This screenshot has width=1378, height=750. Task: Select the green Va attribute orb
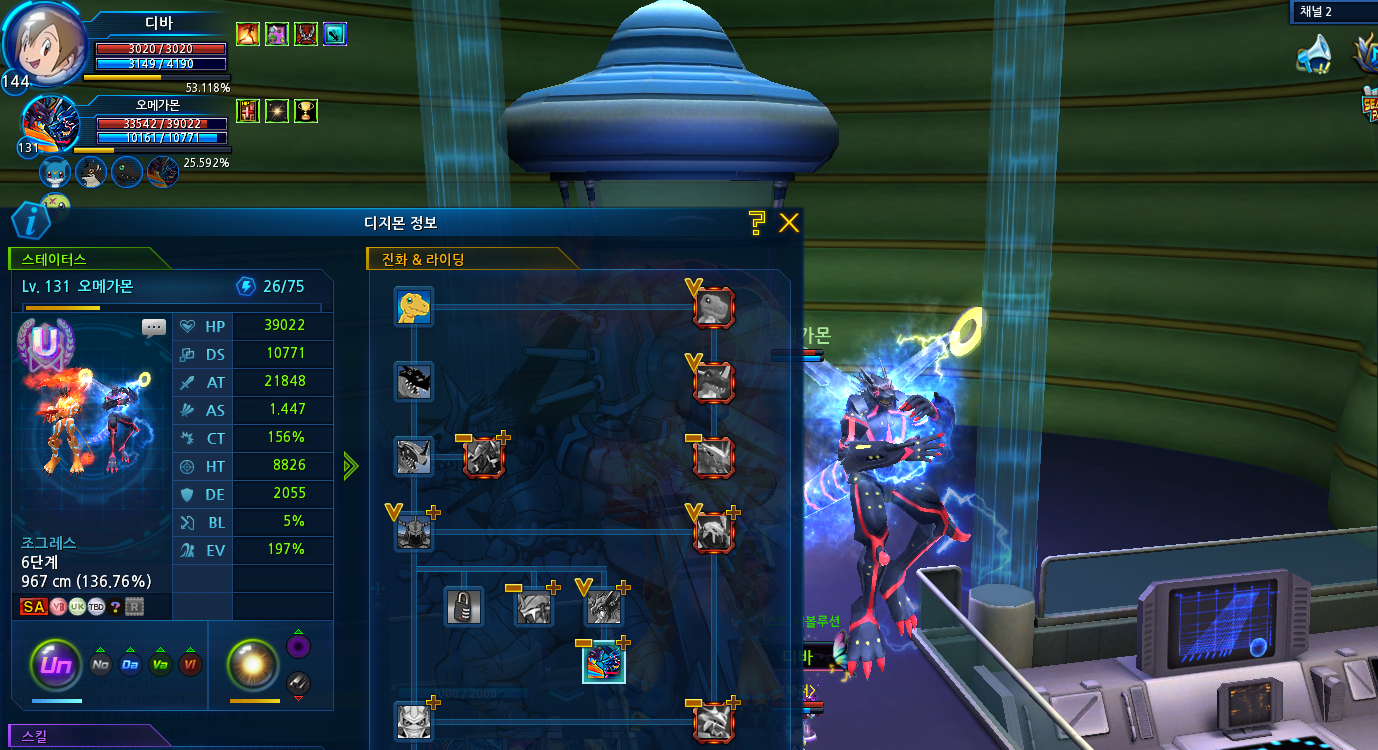pos(159,665)
